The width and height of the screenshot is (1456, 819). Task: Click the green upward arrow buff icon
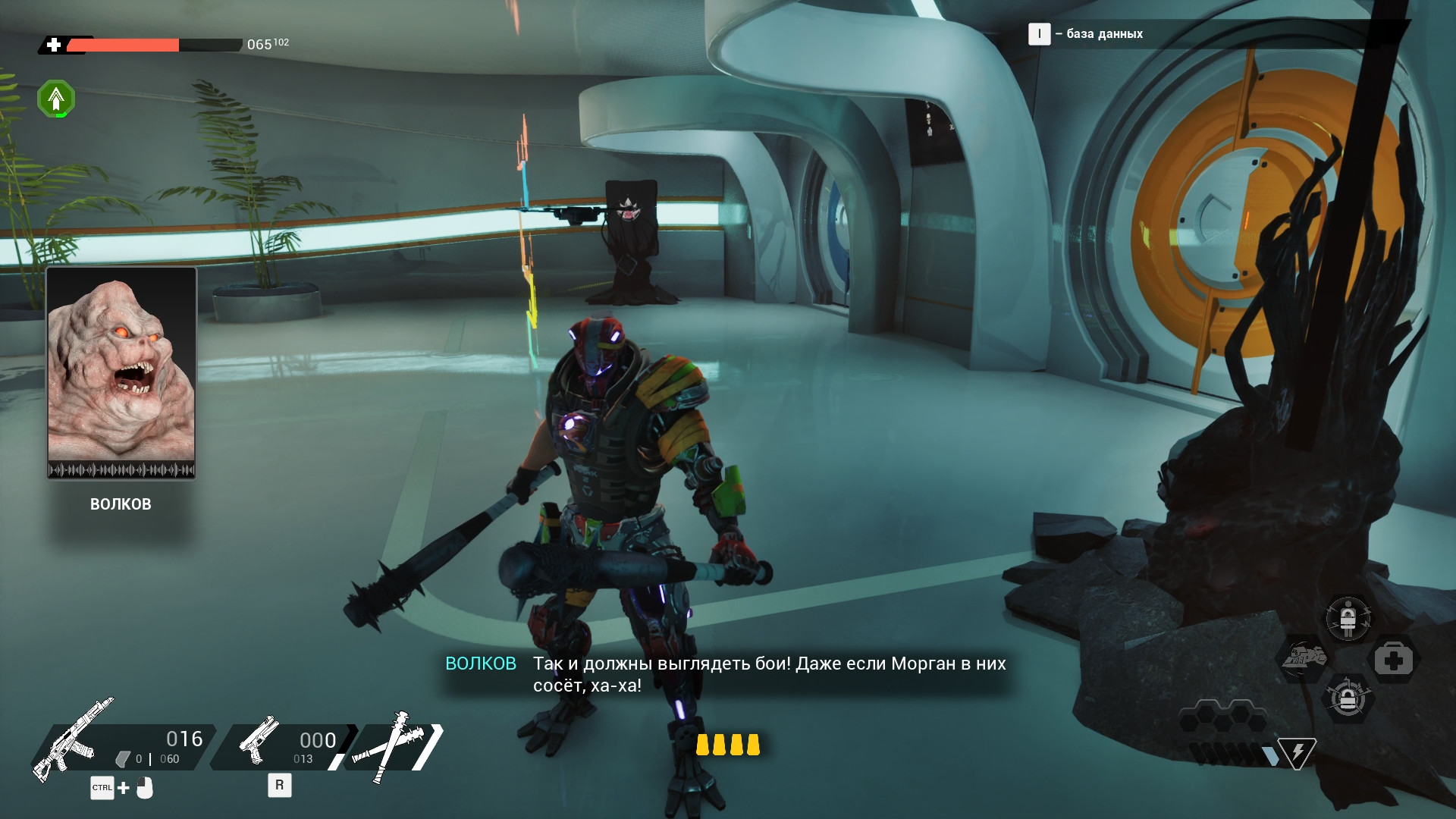(56, 99)
